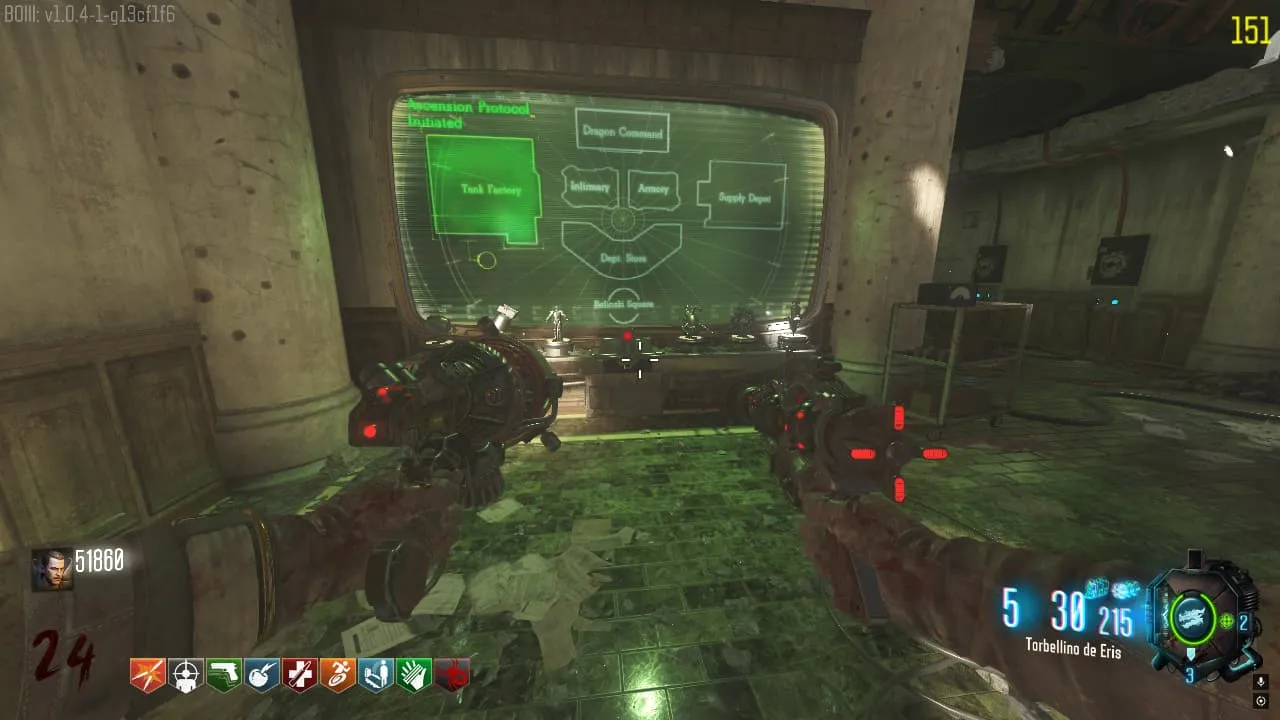Viewport: 1280px width, 720px height.
Task: Select the dark red Widow's Wine perk icon
Action: 452,675
